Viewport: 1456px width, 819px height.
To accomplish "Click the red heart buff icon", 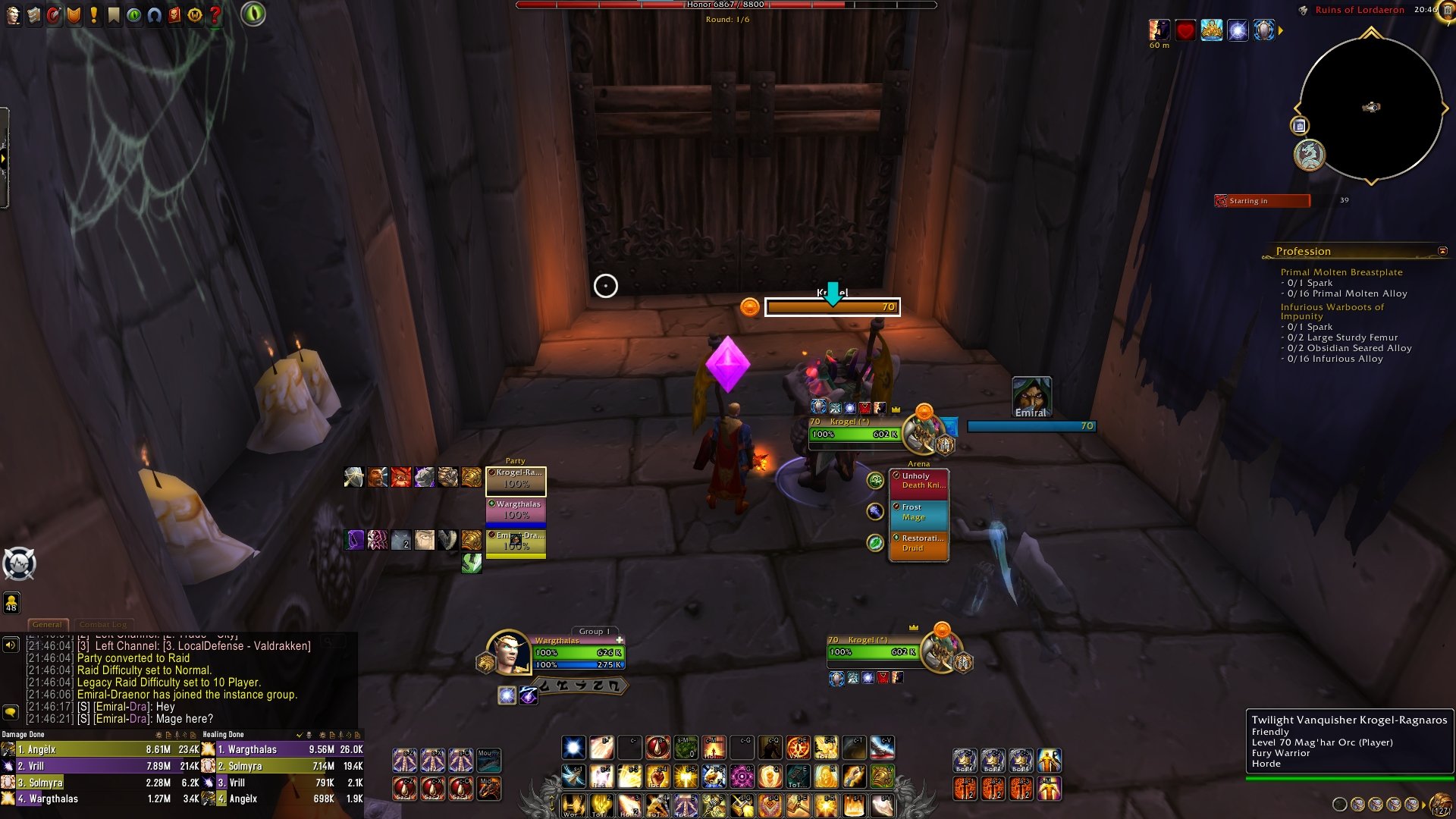I will pyautogui.click(x=1185, y=30).
